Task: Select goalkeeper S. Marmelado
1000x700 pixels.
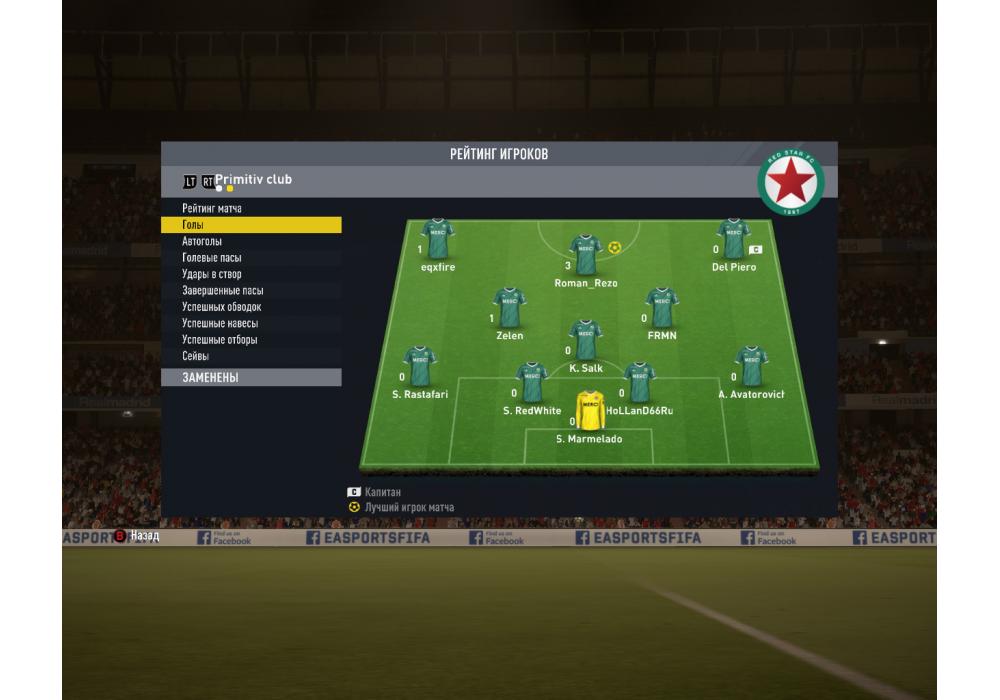Action: pos(589,411)
